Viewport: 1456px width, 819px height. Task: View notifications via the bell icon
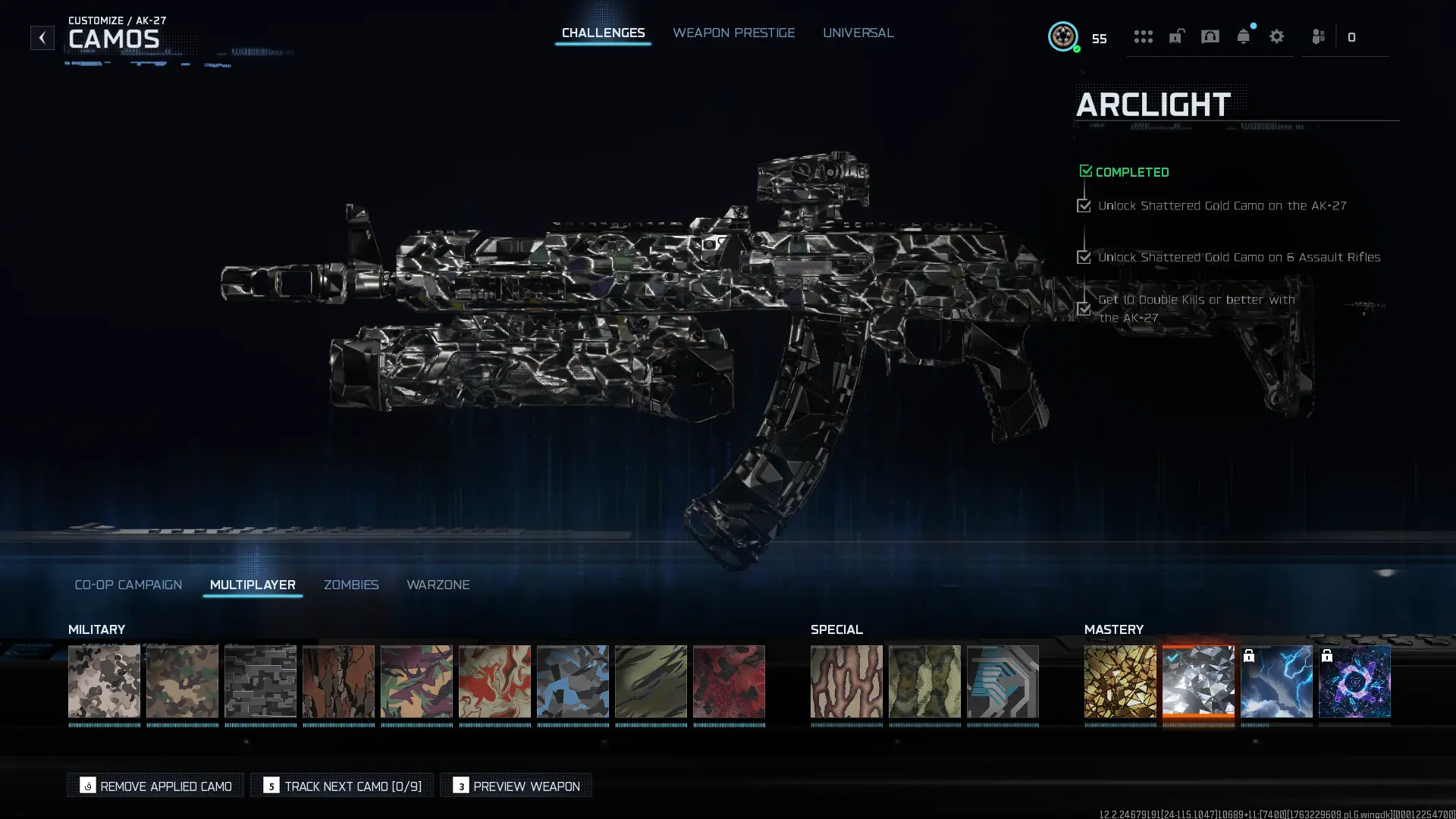pos(1244,36)
